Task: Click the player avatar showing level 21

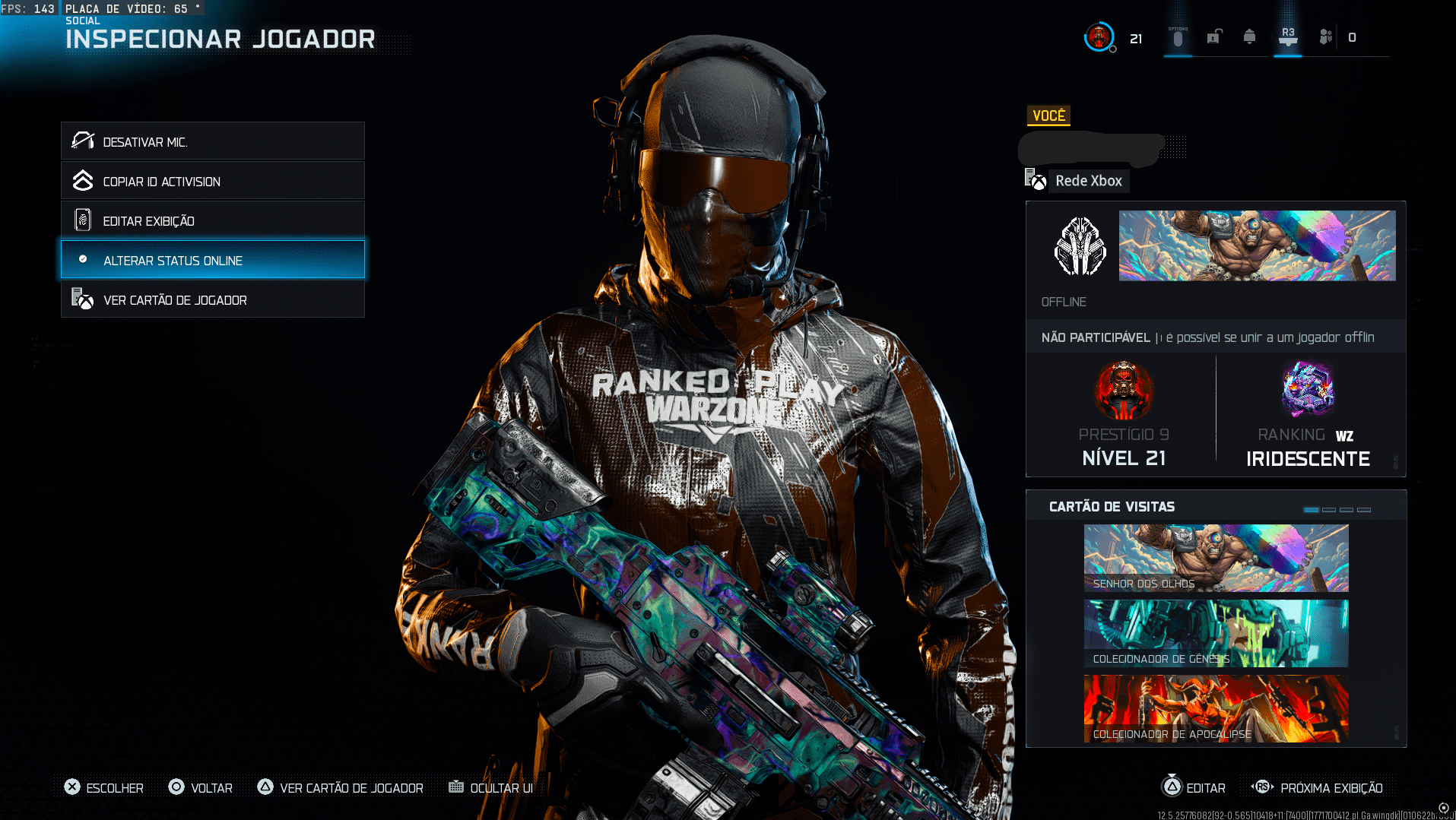Action: click(1099, 36)
